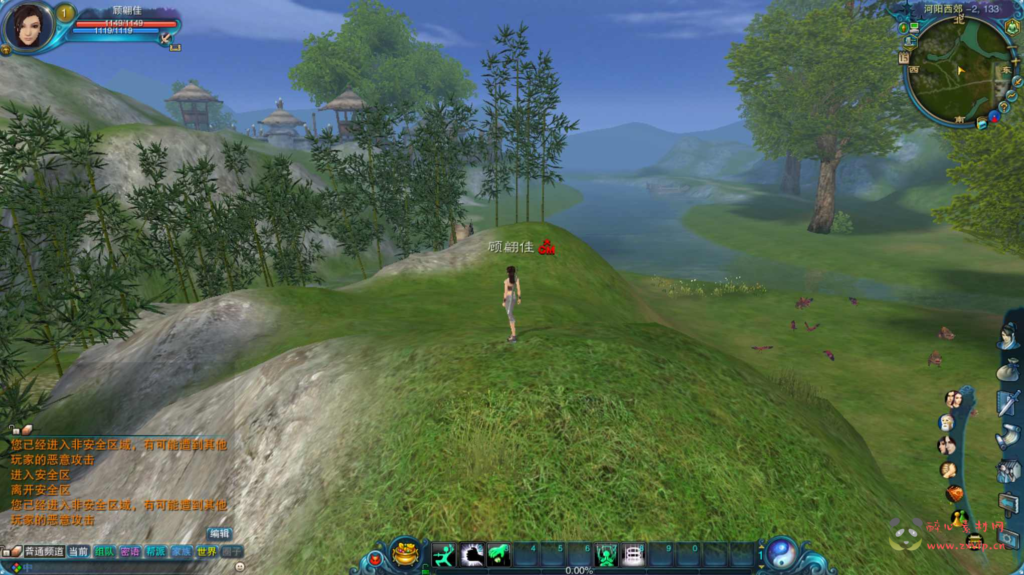Activate the green running figure skill
This screenshot has width=1024, height=575.
coord(444,554)
